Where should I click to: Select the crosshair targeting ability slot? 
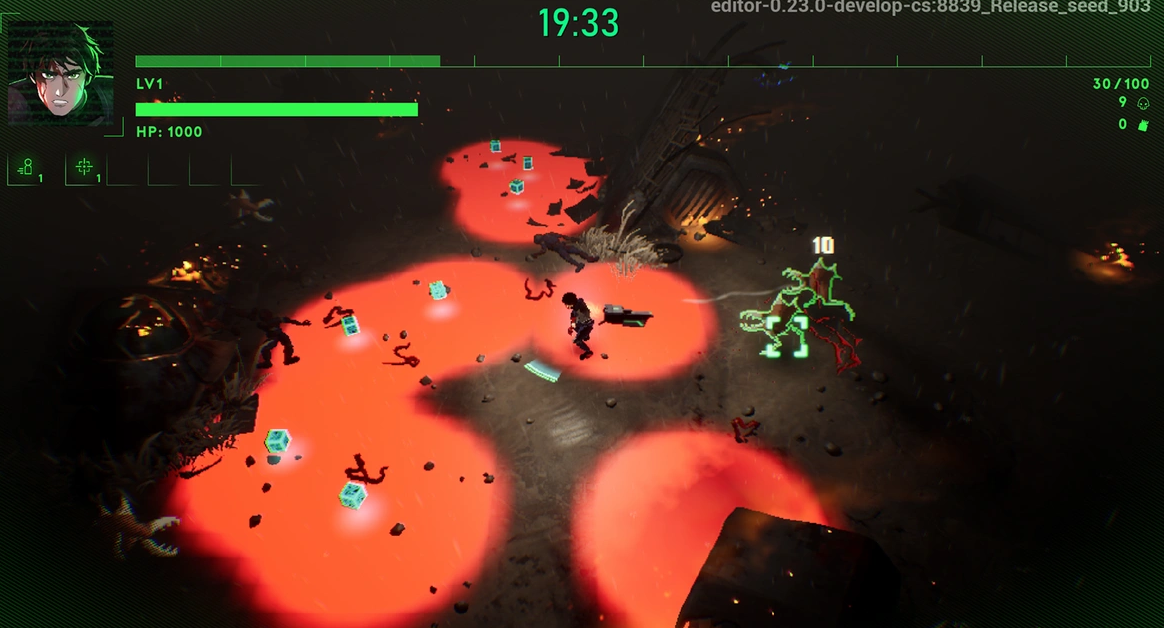click(x=85, y=168)
